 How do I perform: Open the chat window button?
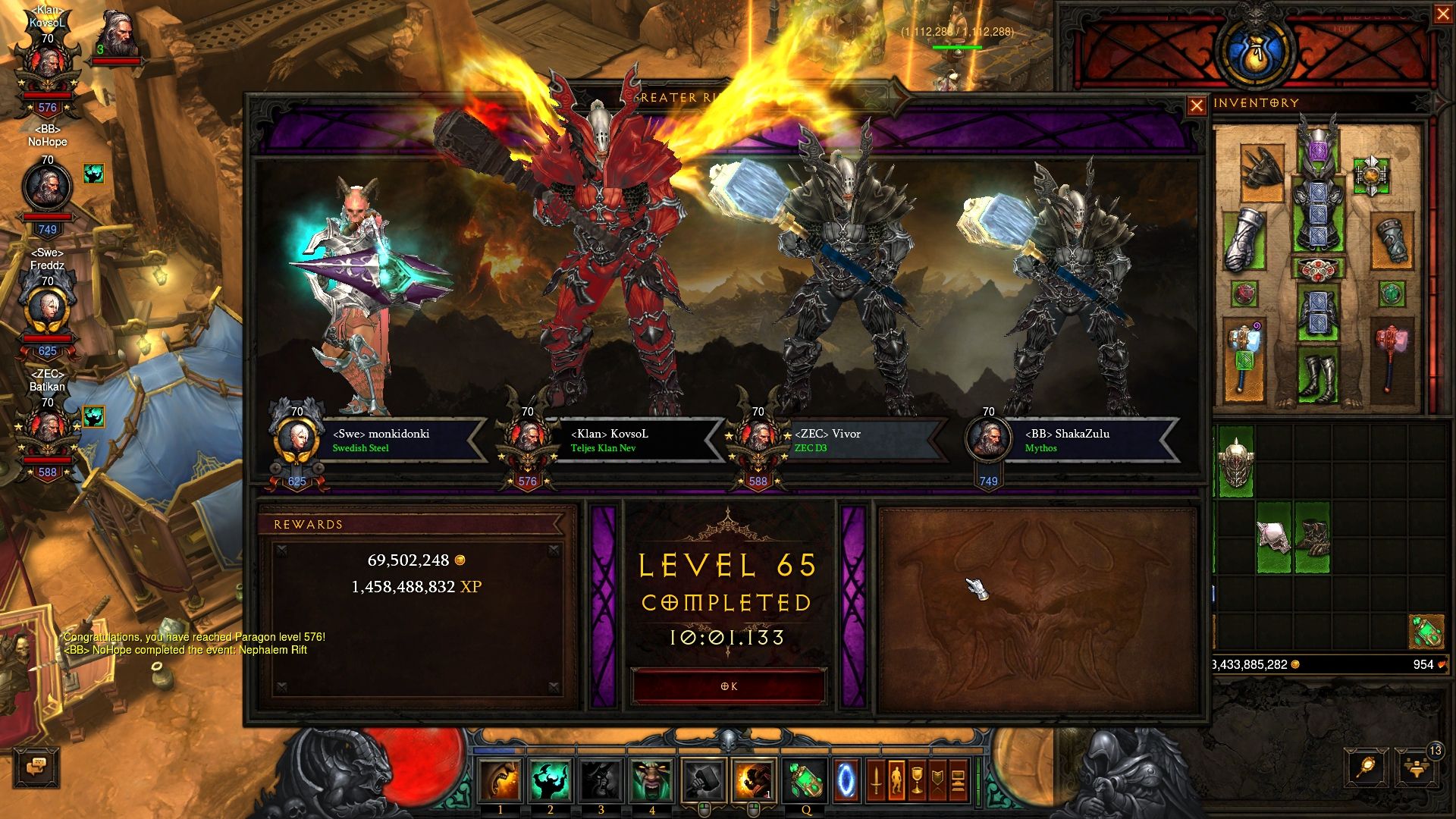pyautogui.click(x=36, y=767)
